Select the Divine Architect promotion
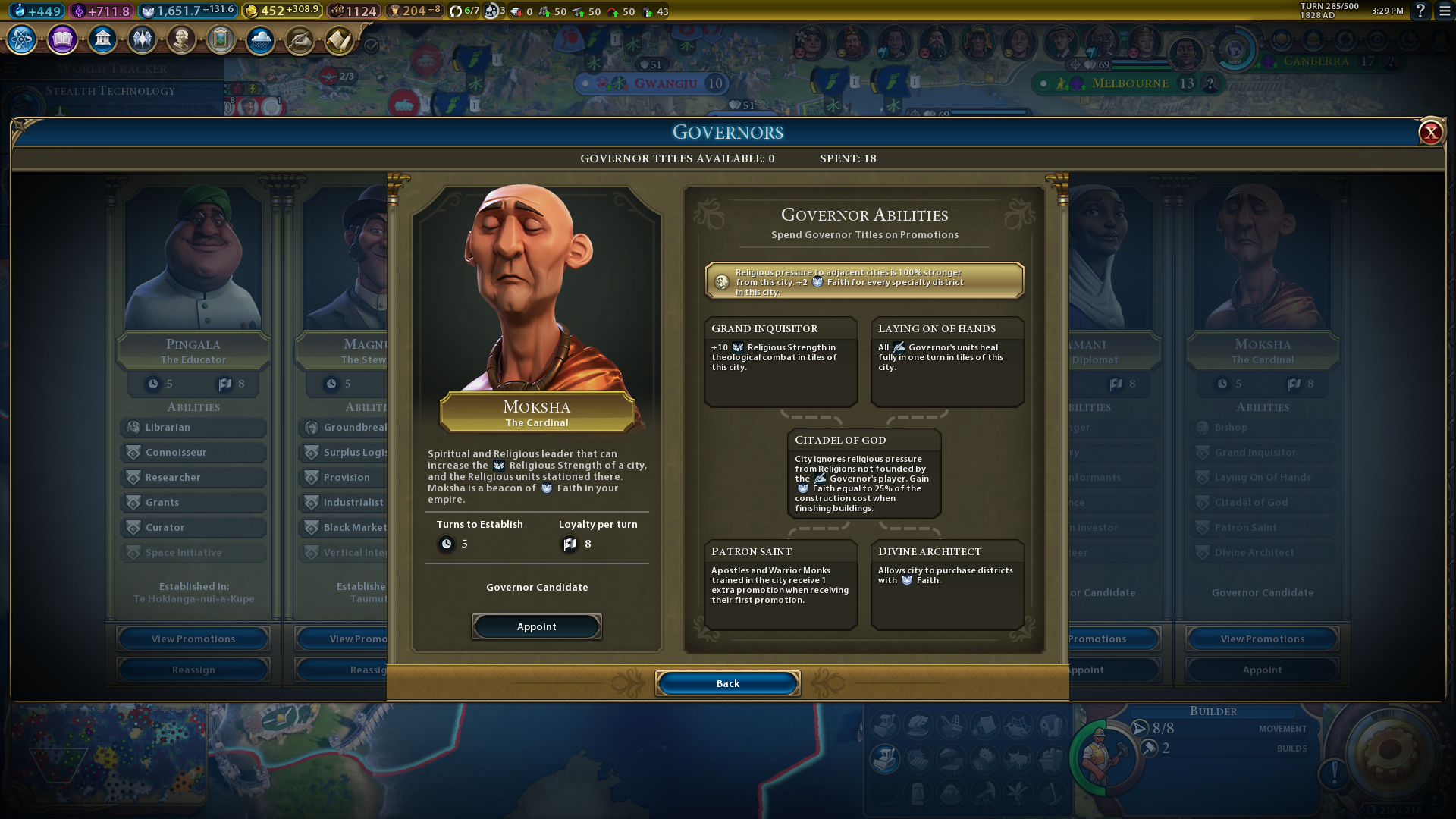 pyautogui.click(x=947, y=584)
